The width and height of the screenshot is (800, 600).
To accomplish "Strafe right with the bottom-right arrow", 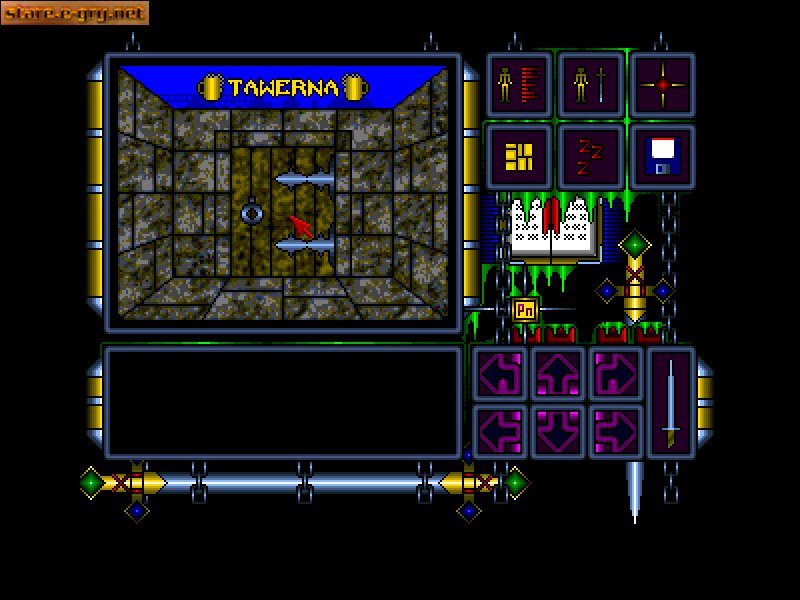I will [615, 431].
